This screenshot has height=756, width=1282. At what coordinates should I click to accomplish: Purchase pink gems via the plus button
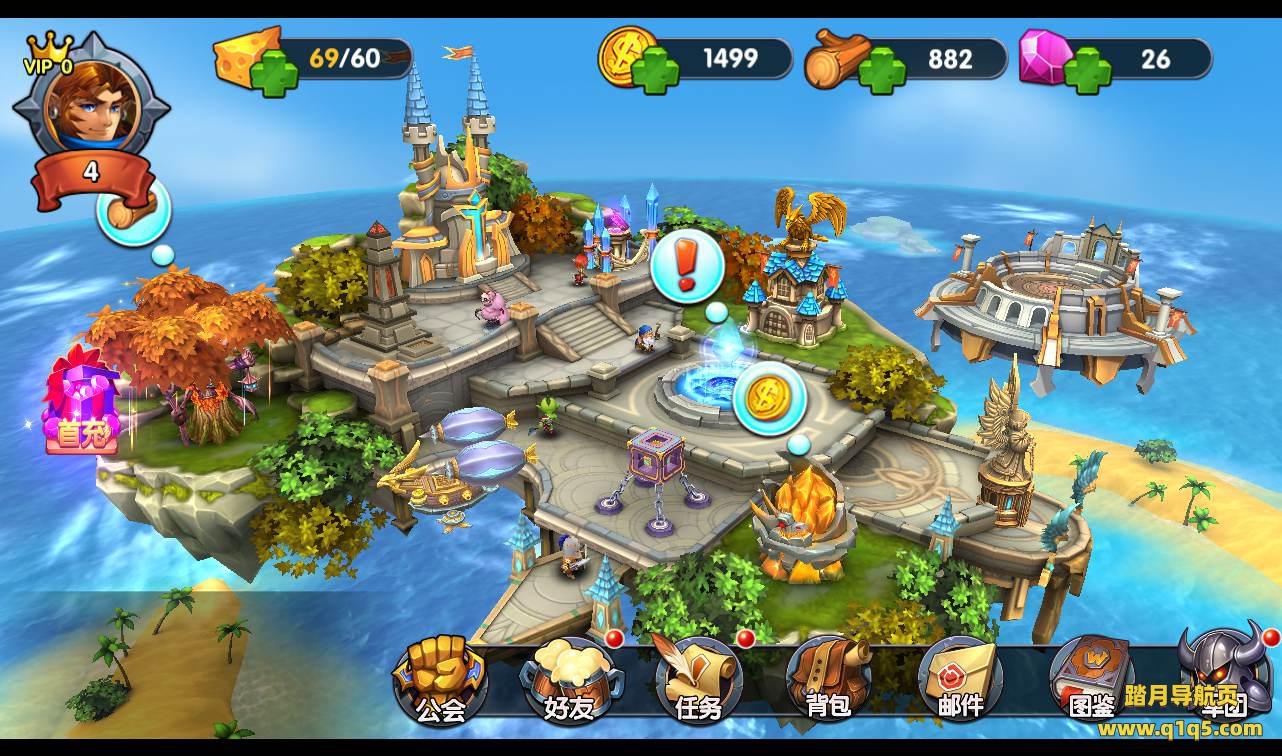(x=1087, y=71)
